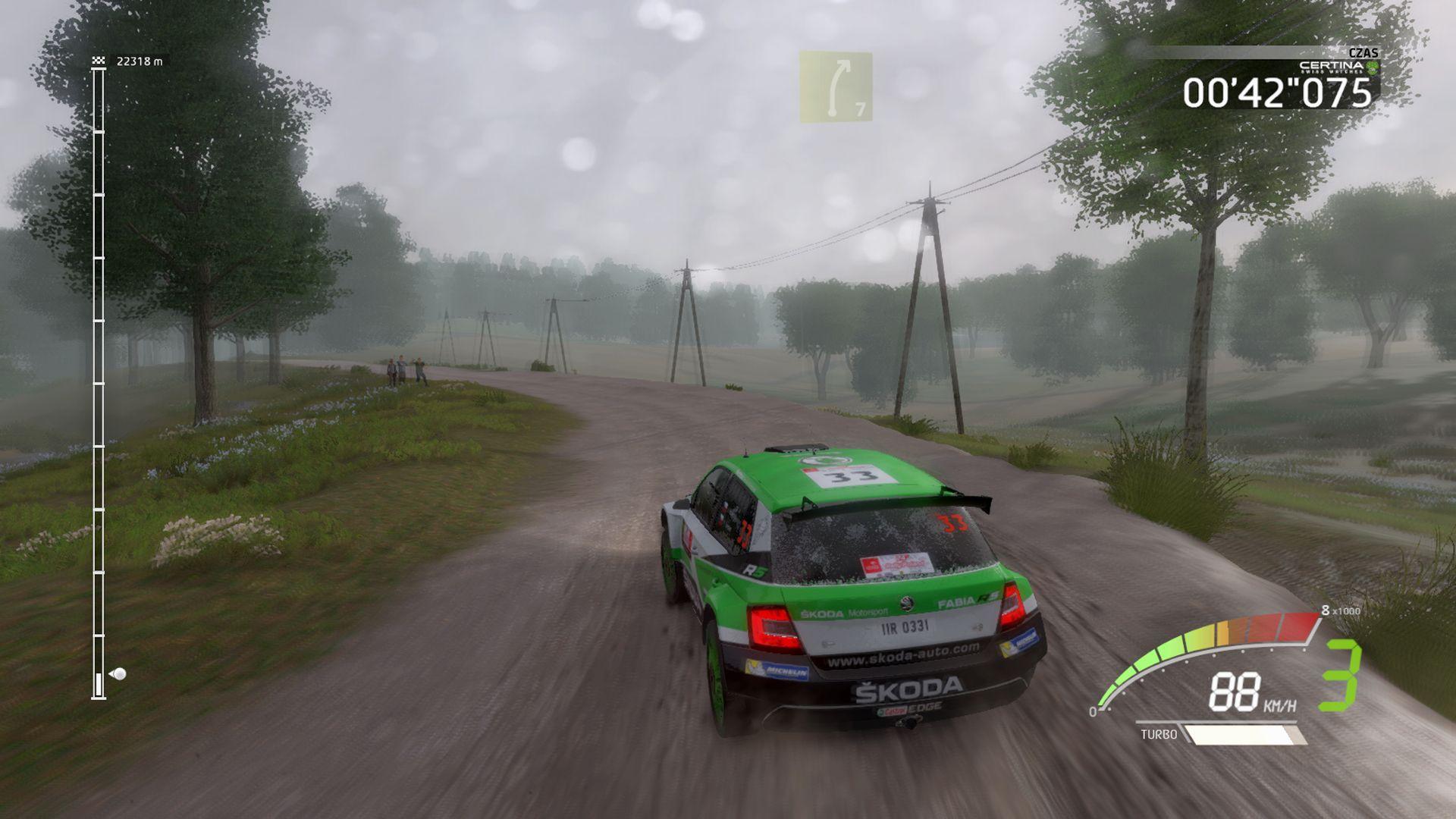Select the vertical stage progress track
The image size is (1456, 819).
coord(99,379)
